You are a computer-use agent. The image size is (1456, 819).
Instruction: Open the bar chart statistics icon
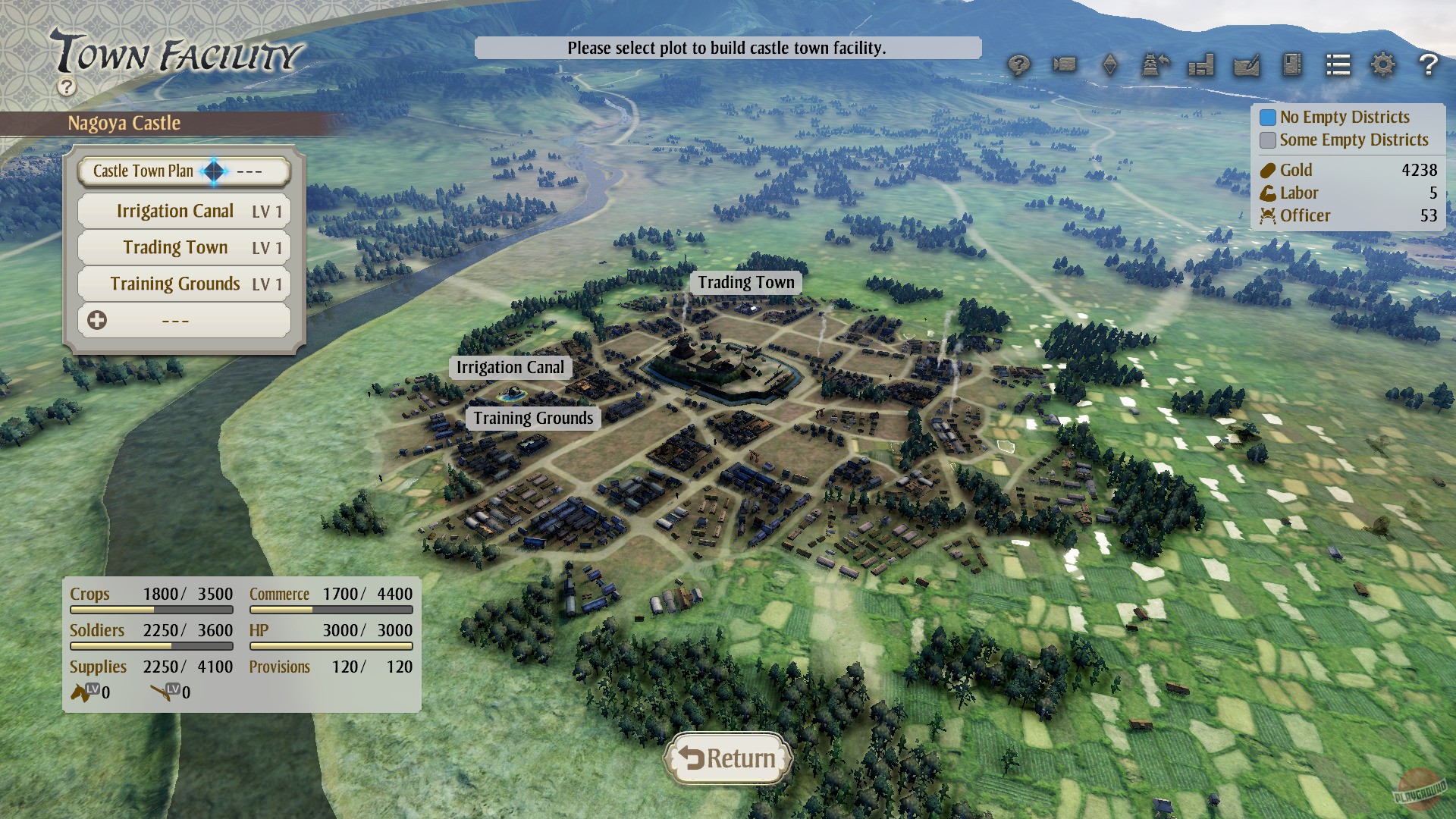tap(1200, 65)
